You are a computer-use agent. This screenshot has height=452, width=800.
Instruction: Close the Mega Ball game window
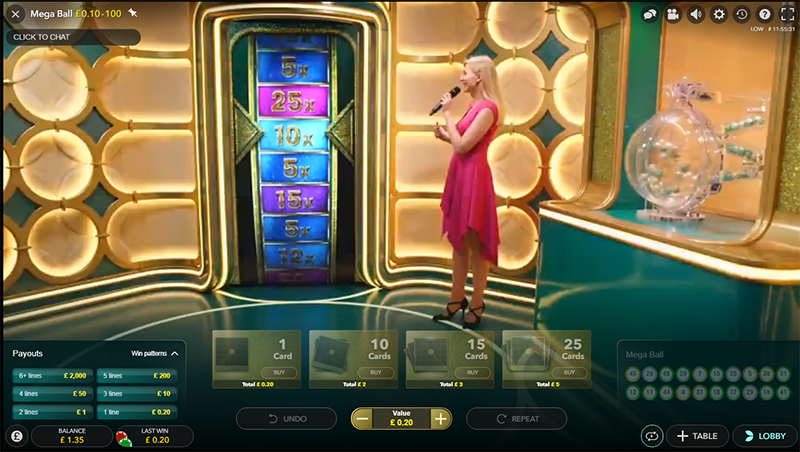(x=15, y=15)
